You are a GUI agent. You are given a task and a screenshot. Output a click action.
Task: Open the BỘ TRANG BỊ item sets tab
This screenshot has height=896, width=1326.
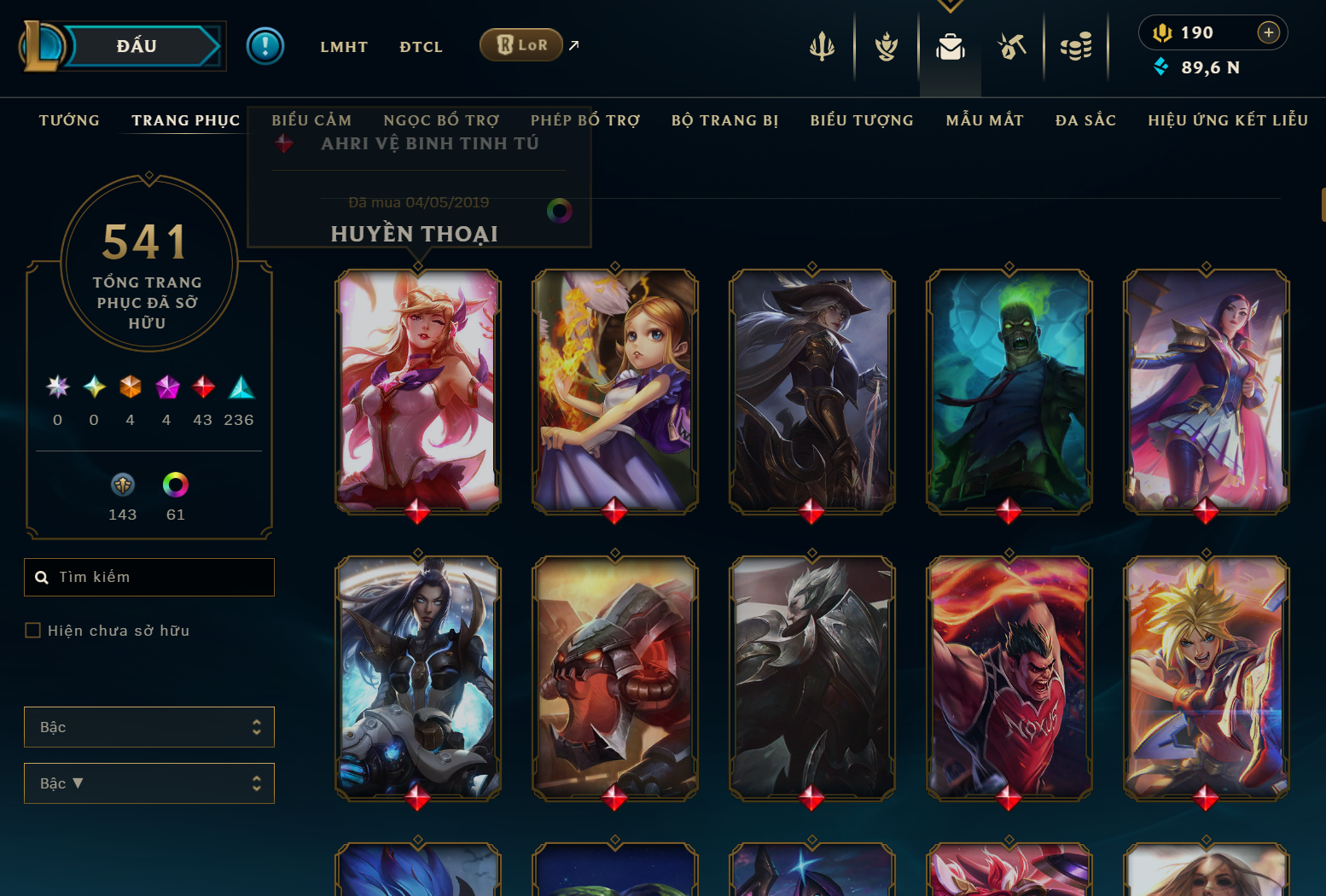(x=724, y=120)
